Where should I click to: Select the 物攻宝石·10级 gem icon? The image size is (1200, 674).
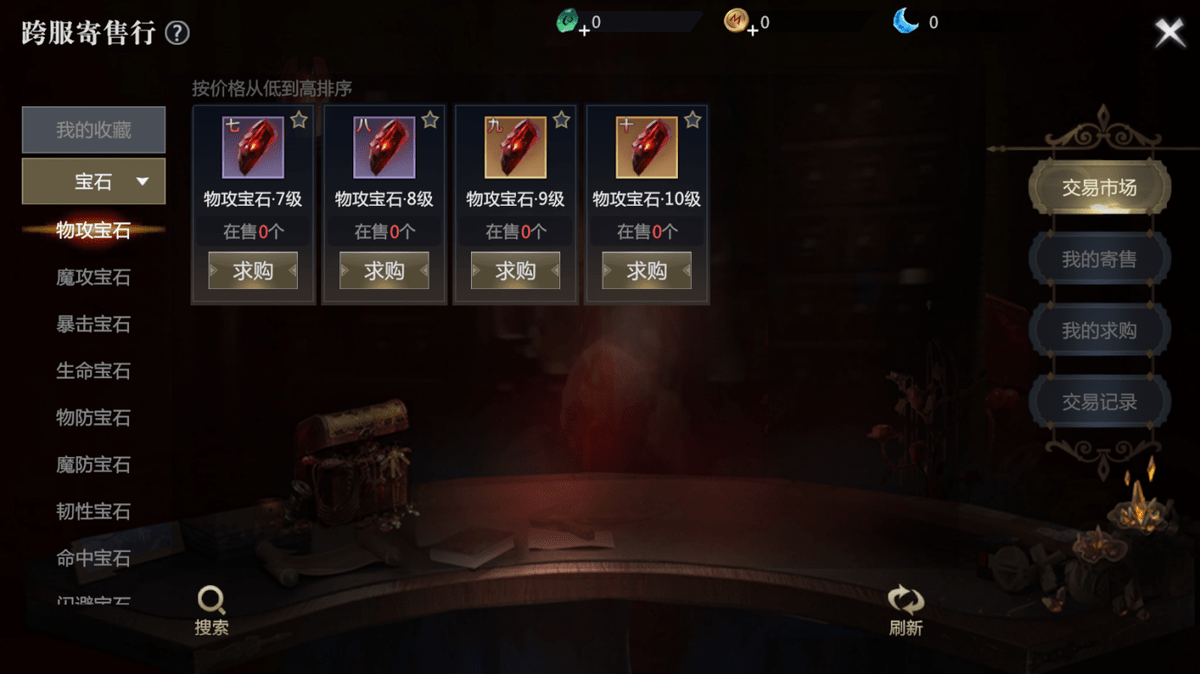point(647,148)
